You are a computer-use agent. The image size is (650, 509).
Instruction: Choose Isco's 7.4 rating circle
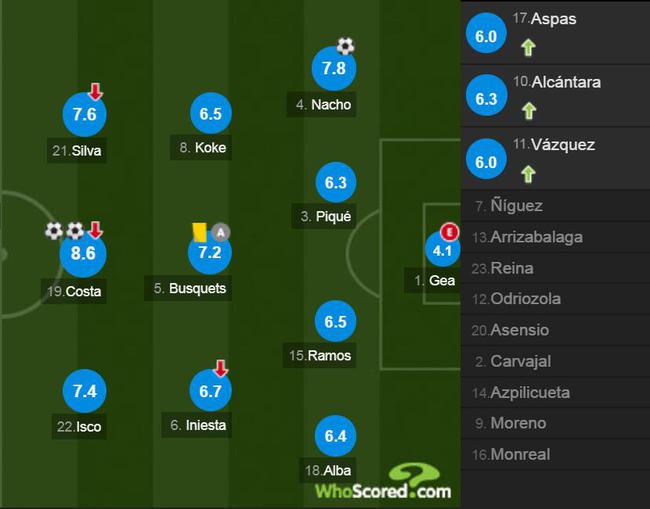[83, 389]
